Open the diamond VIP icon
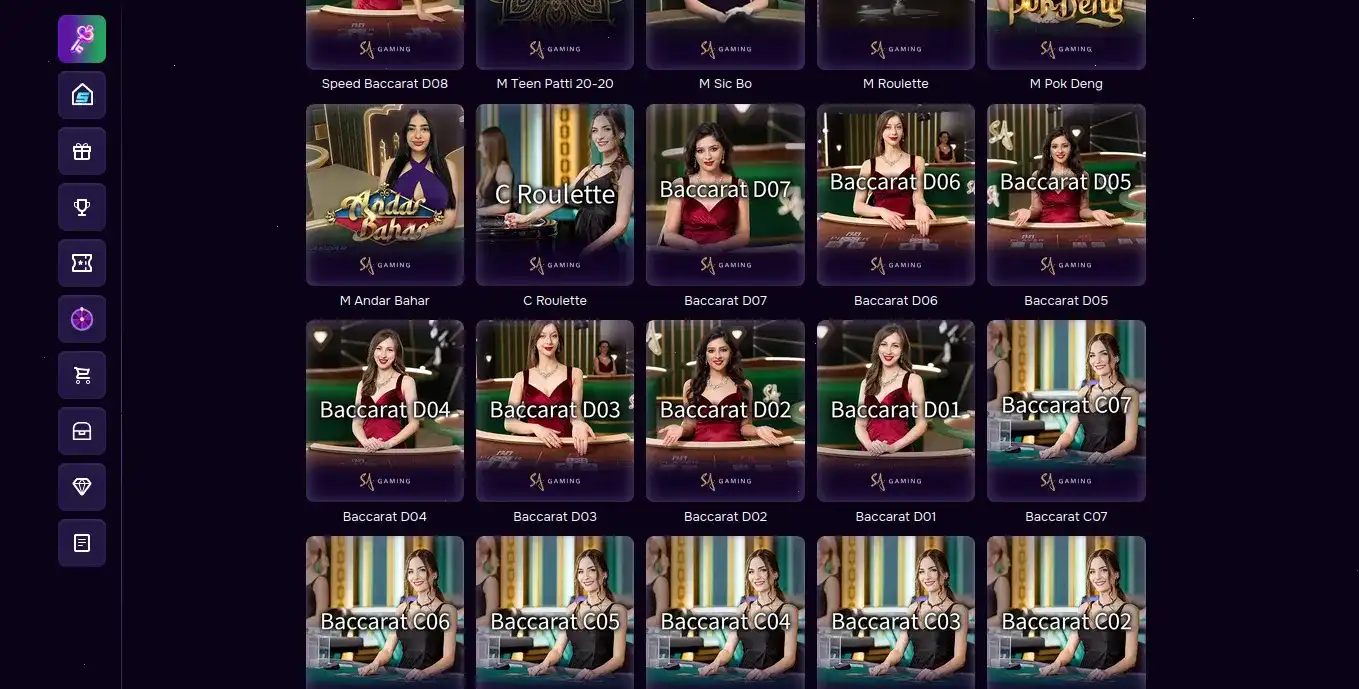 tap(82, 487)
